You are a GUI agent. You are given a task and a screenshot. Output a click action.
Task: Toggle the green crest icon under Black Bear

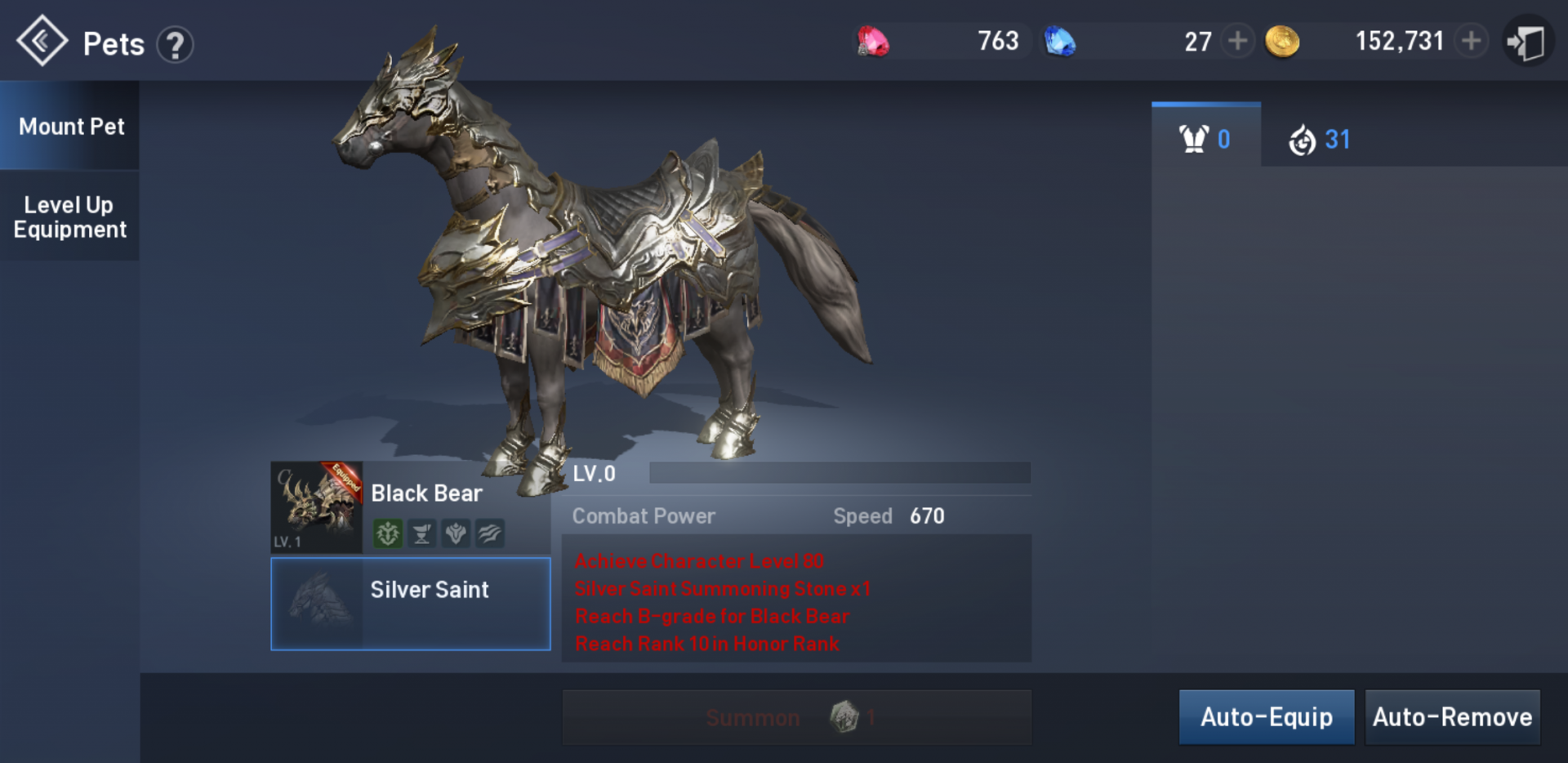tap(388, 533)
